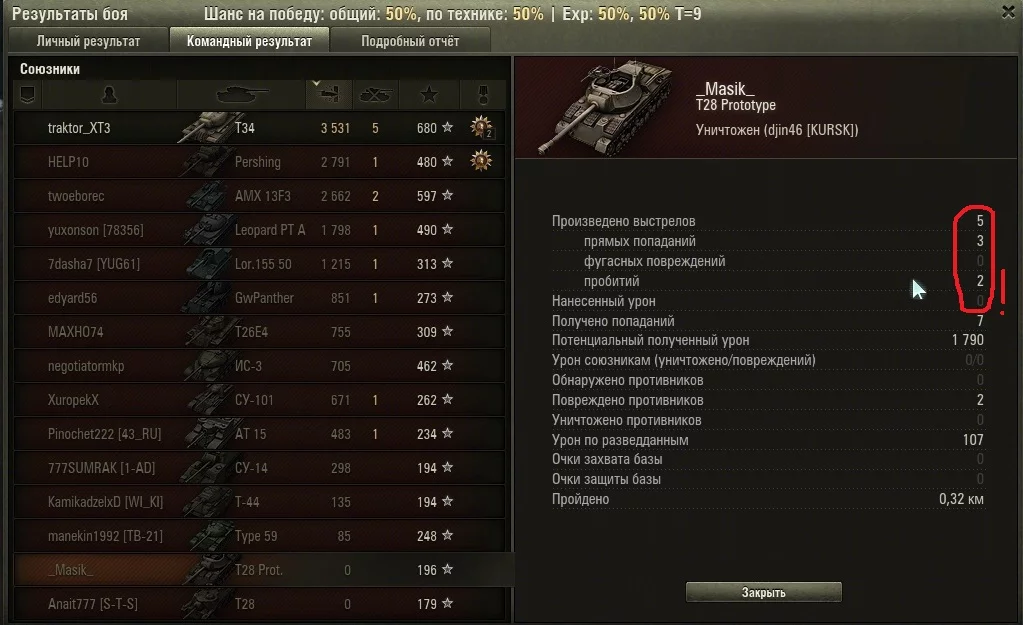Screen dimensions: 1023x625
Task: Choose MAXHO74 T26E4 row
Action: point(260,332)
